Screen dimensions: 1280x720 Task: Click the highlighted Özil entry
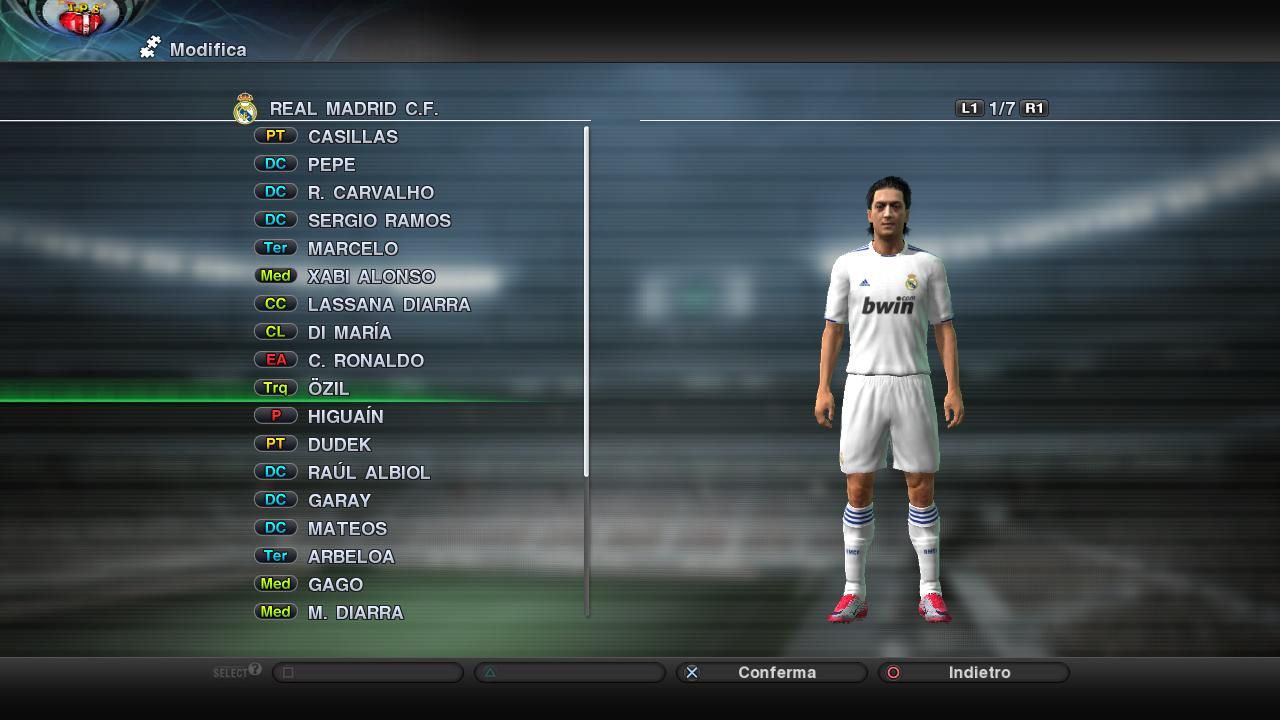tap(328, 389)
